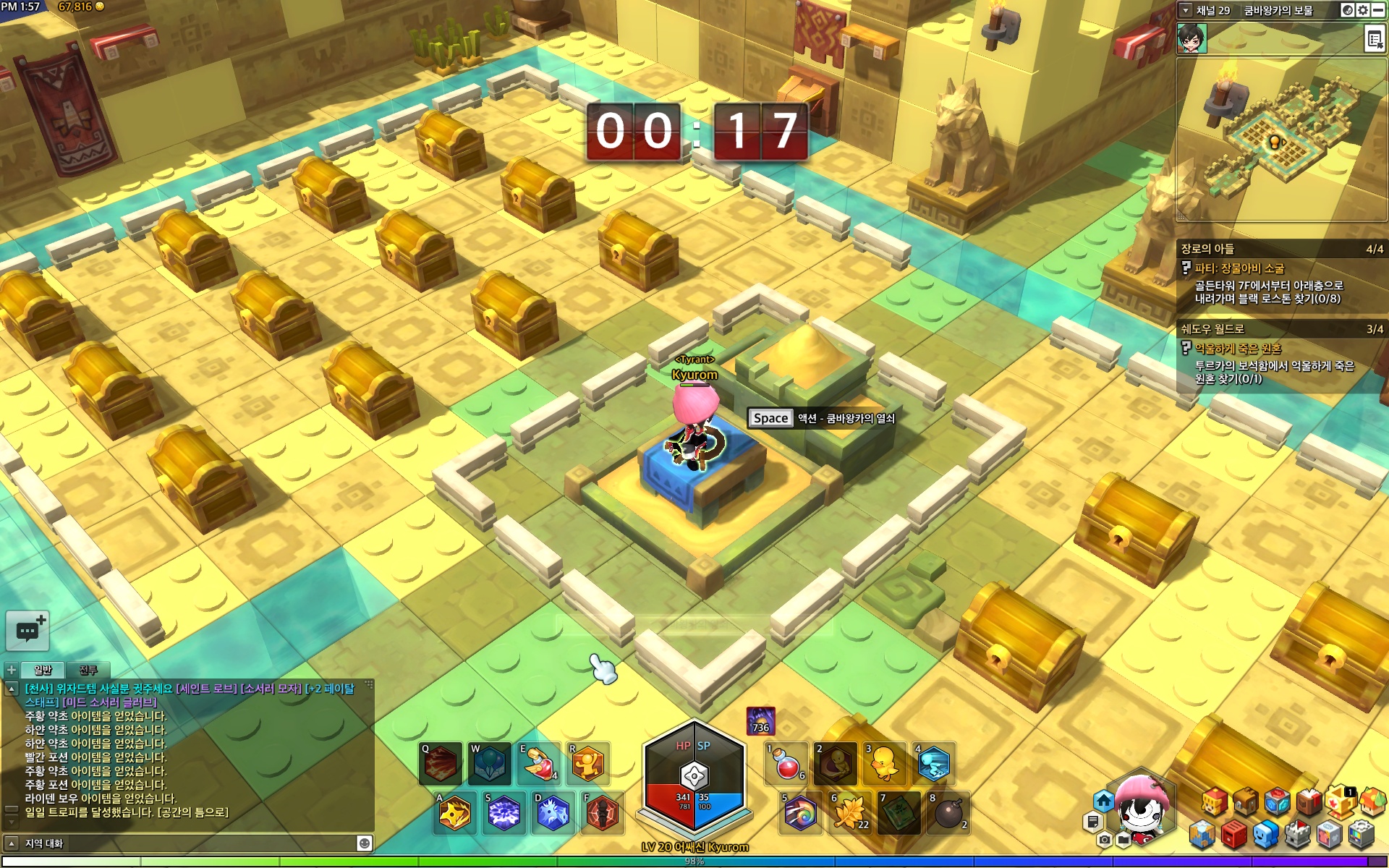Use the red potion in slot 1
1389x868 pixels.
[x=787, y=764]
